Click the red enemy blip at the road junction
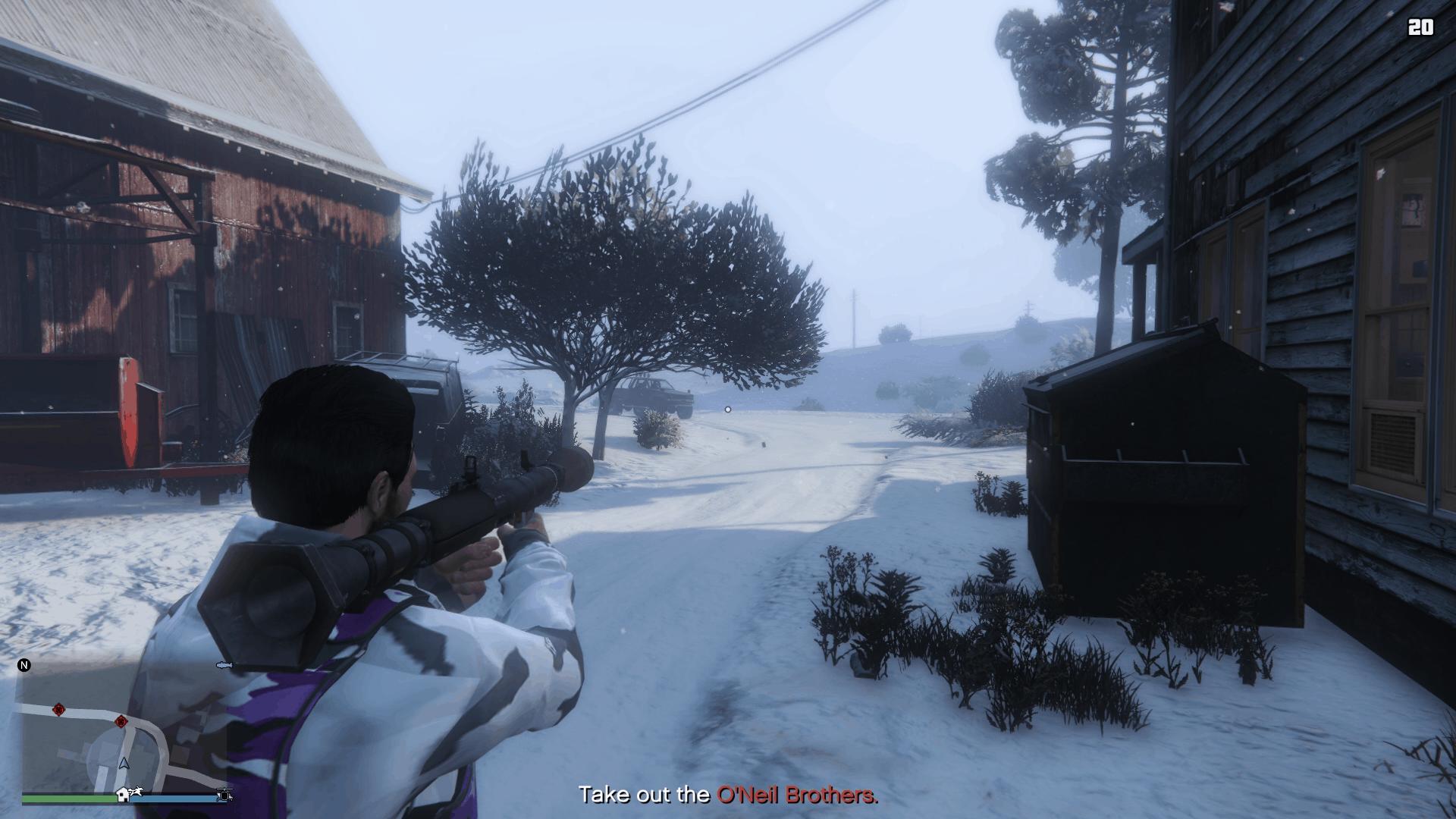The width and height of the screenshot is (1456, 819). [x=121, y=720]
